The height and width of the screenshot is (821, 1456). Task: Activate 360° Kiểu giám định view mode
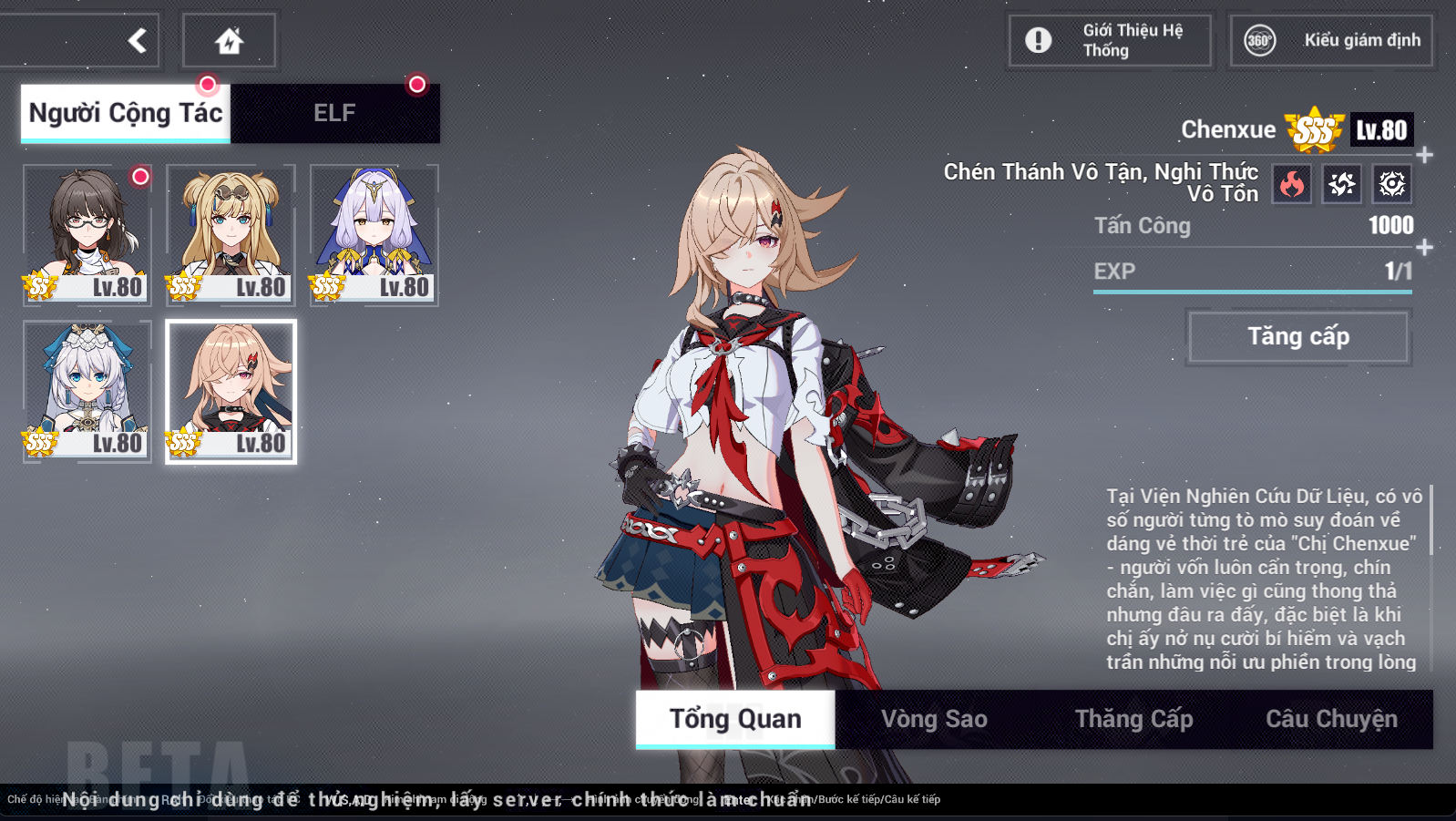click(1330, 40)
